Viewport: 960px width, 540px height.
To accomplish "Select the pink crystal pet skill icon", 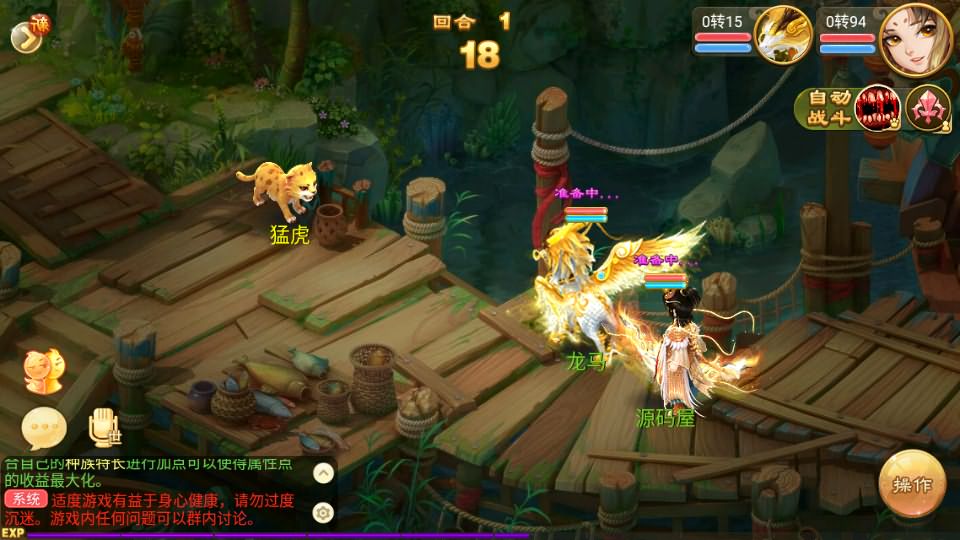I will 928,108.
